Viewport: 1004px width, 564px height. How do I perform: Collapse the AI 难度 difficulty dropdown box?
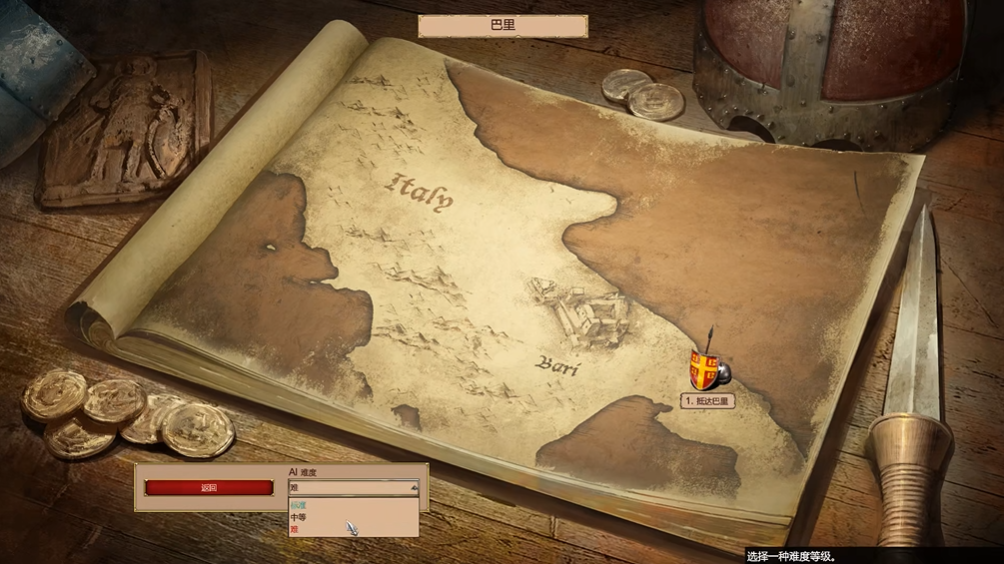click(x=413, y=488)
